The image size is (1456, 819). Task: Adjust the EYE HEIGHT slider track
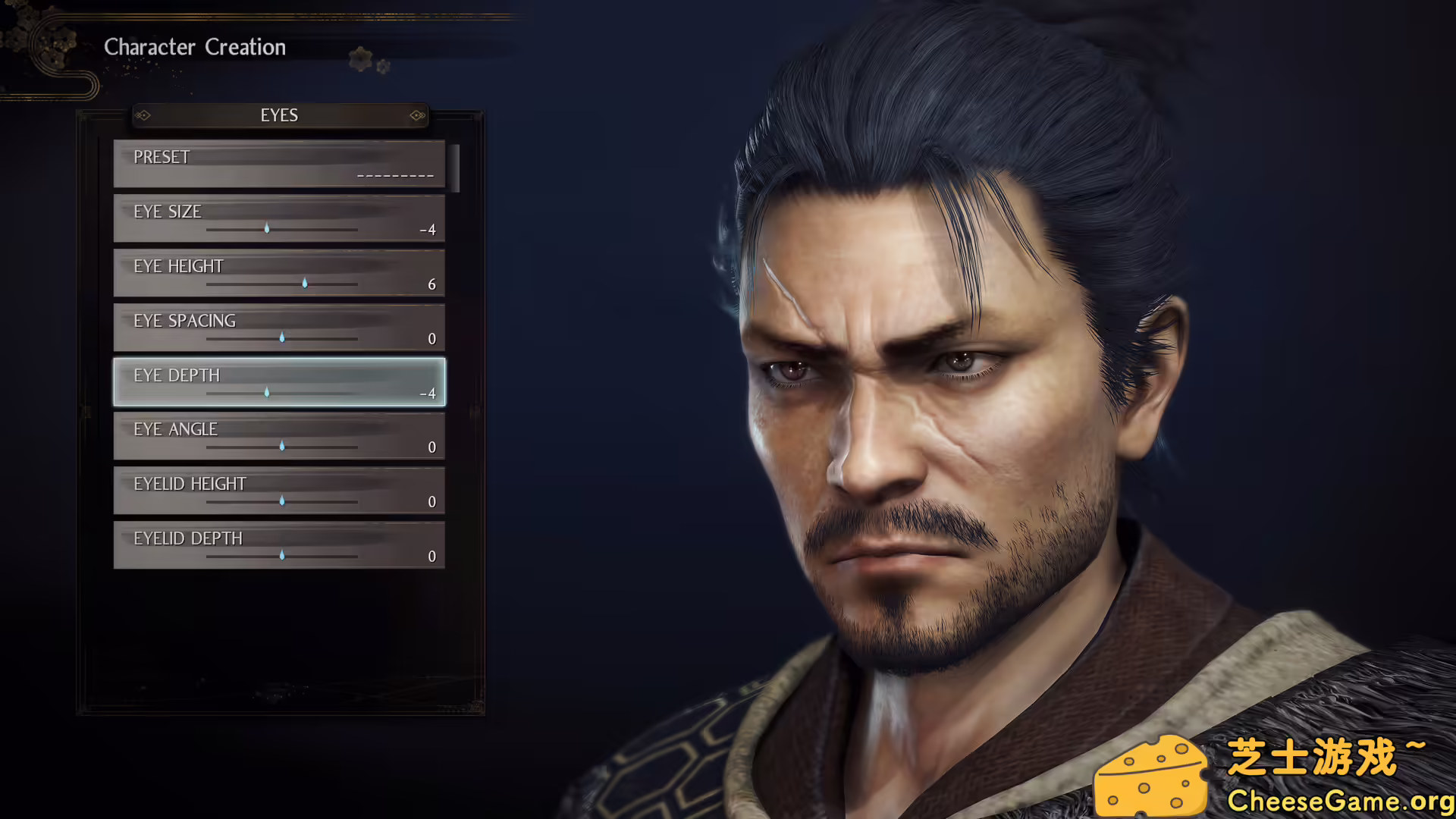[281, 284]
